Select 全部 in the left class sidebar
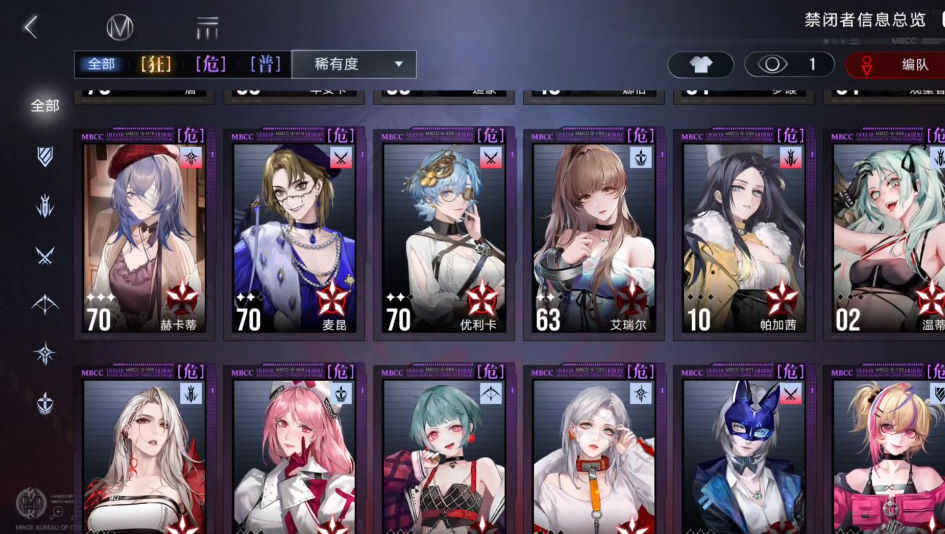The image size is (945, 534). point(45,105)
